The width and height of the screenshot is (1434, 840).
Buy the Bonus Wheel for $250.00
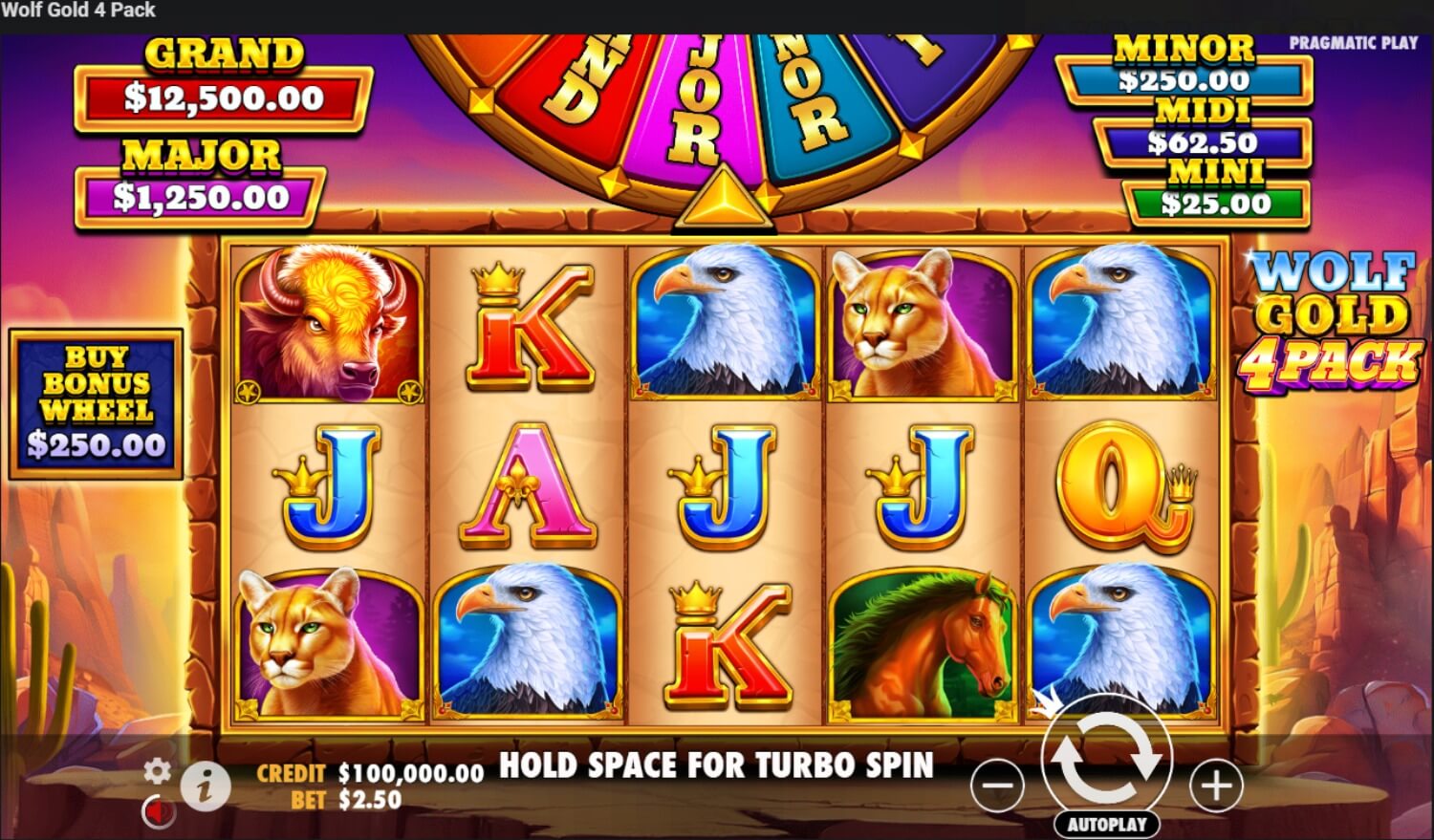coord(96,403)
